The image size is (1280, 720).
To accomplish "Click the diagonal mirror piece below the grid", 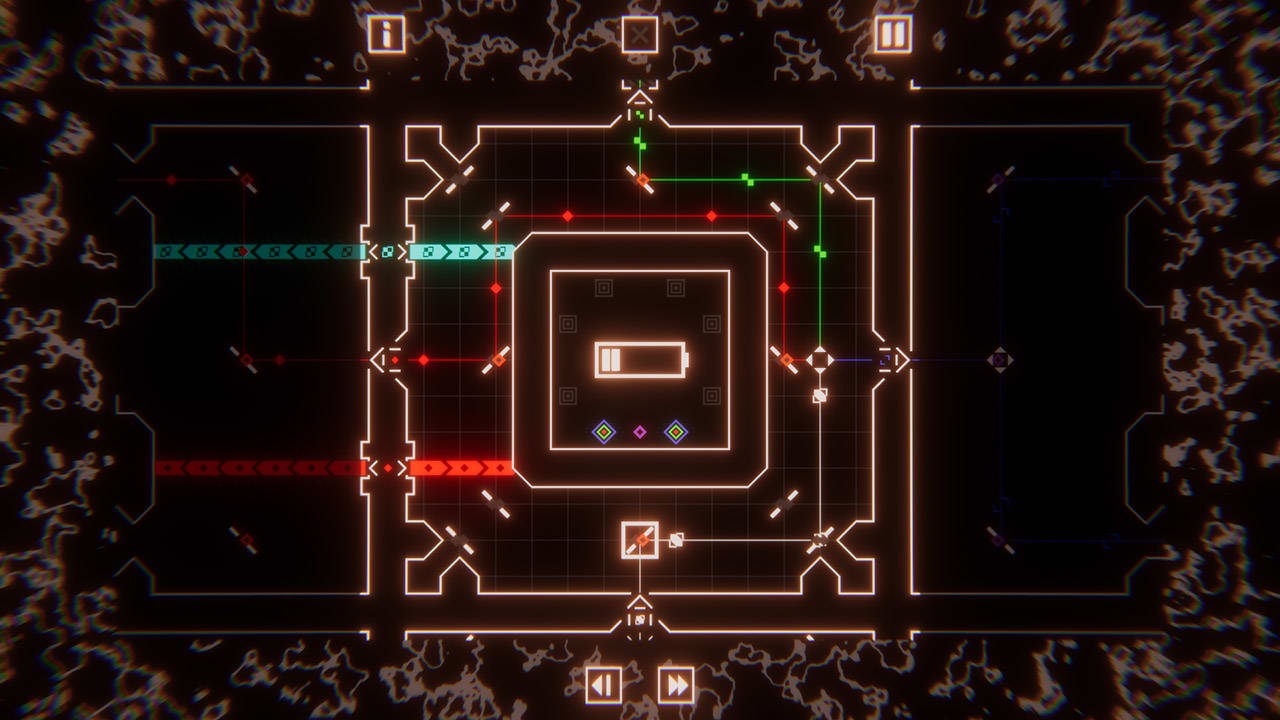I will (x=641, y=541).
